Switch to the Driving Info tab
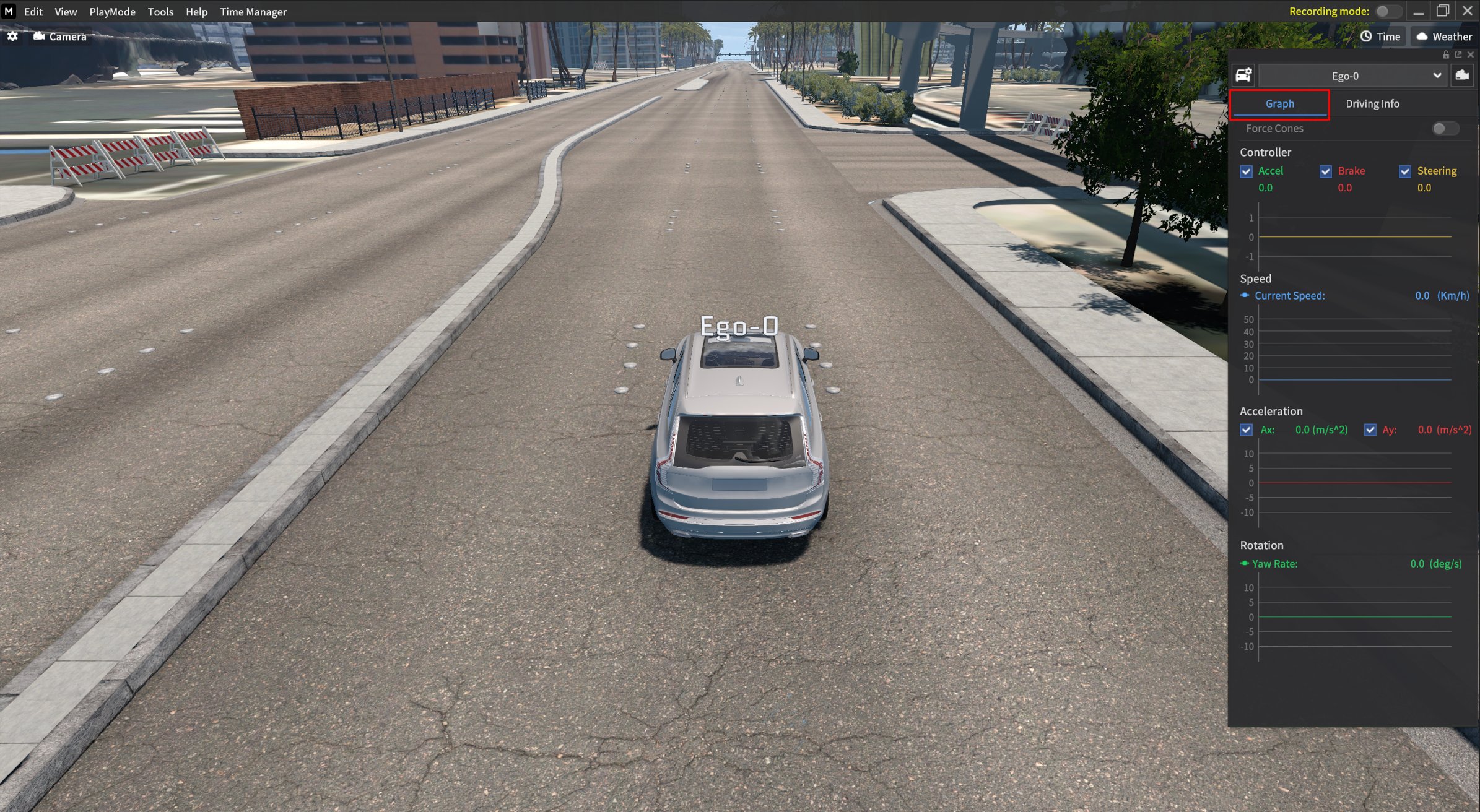Image resolution: width=1480 pixels, height=812 pixels. click(x=1372, y=103)
